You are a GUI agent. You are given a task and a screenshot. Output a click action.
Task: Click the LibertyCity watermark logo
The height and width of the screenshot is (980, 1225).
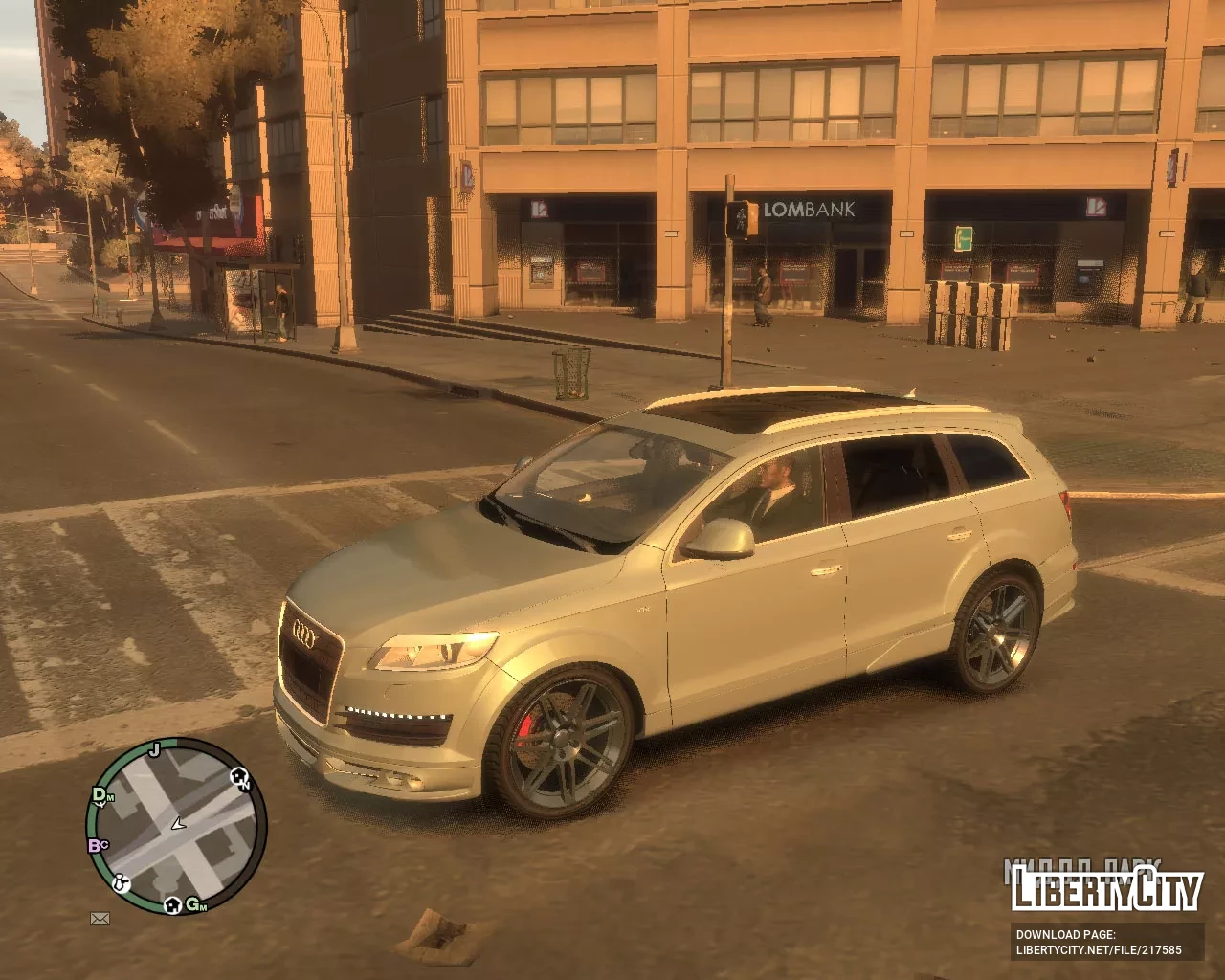coord(1107,890)
